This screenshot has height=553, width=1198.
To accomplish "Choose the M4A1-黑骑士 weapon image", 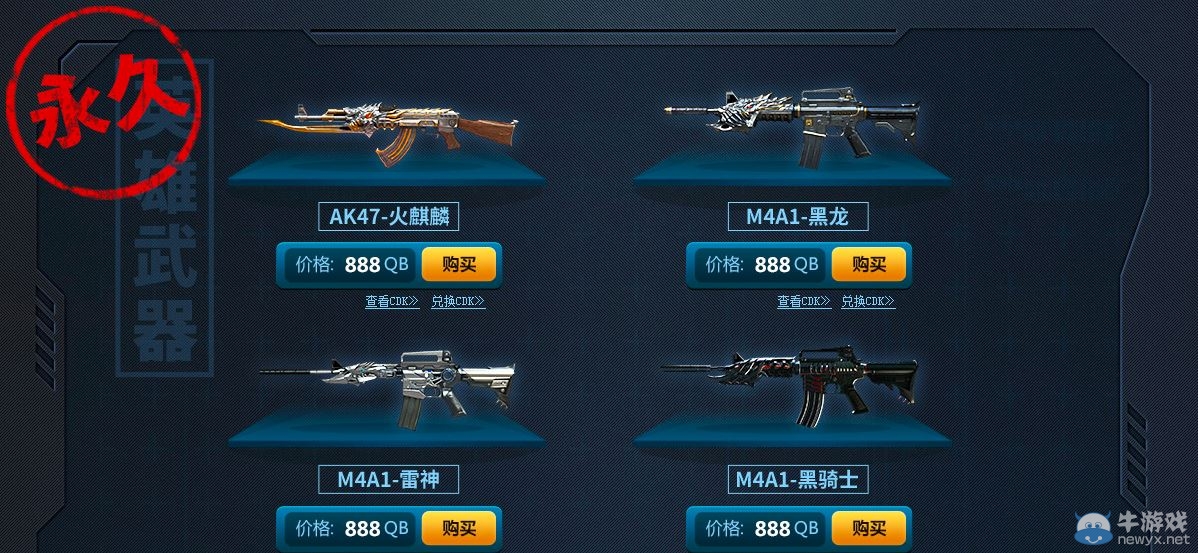I will tap(792, 385).
